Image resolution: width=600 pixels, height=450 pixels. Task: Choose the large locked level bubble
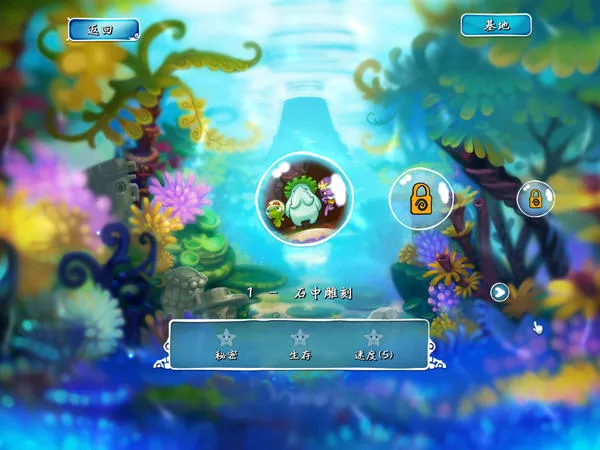[420, 198]
